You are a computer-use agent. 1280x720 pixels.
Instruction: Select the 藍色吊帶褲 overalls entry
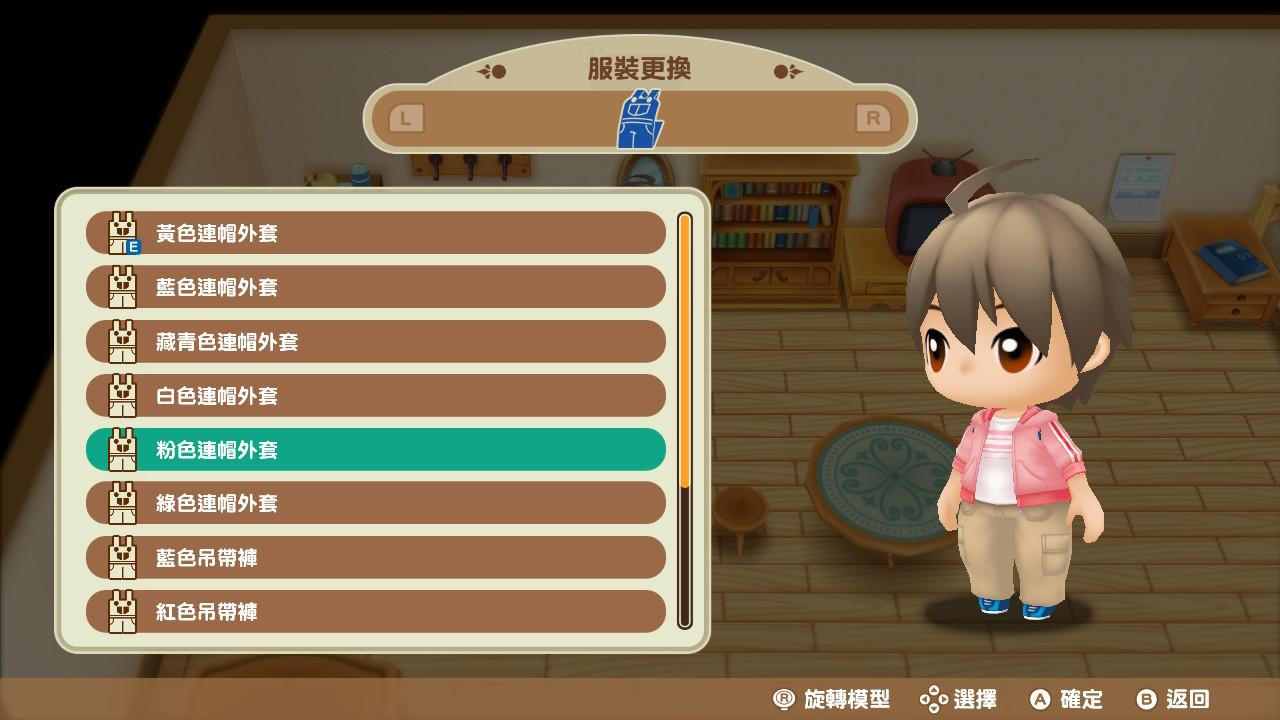375,557
